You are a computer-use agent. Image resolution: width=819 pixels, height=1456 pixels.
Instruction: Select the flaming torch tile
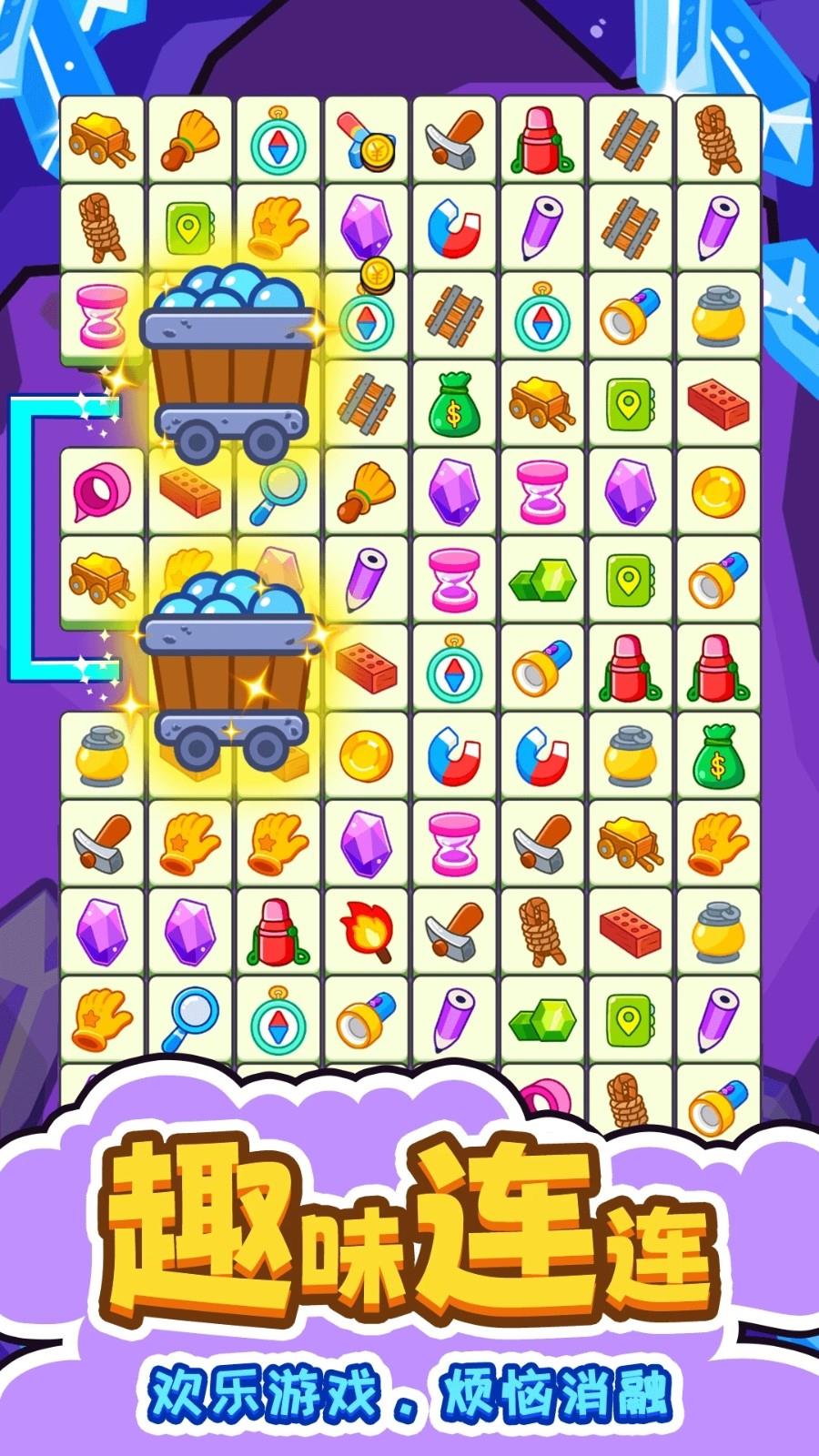coord(366,932)
